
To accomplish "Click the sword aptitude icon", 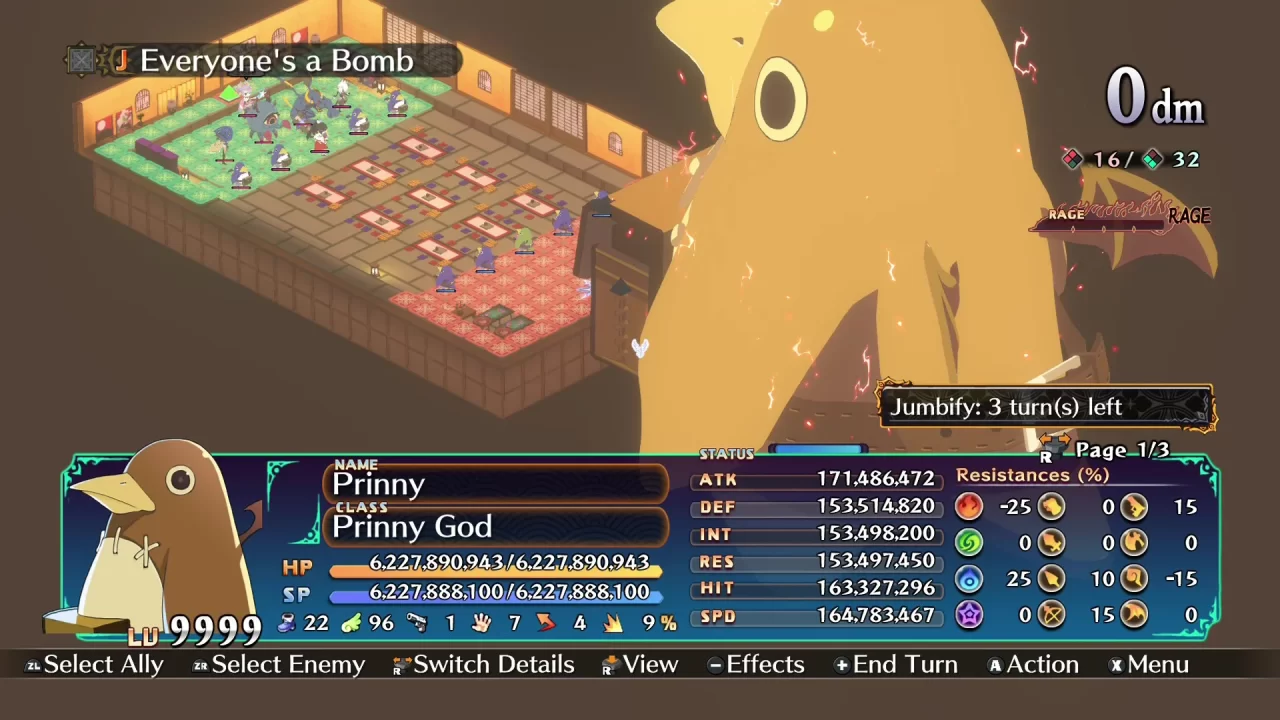I will click(x=1053, y=543).
